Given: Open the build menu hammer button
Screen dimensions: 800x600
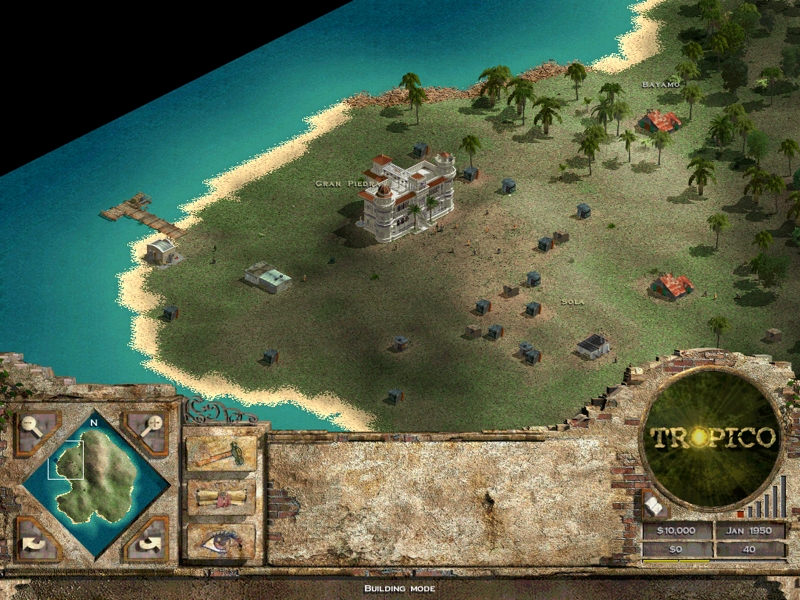Looking at the screenshot, I should click(221, 453).
